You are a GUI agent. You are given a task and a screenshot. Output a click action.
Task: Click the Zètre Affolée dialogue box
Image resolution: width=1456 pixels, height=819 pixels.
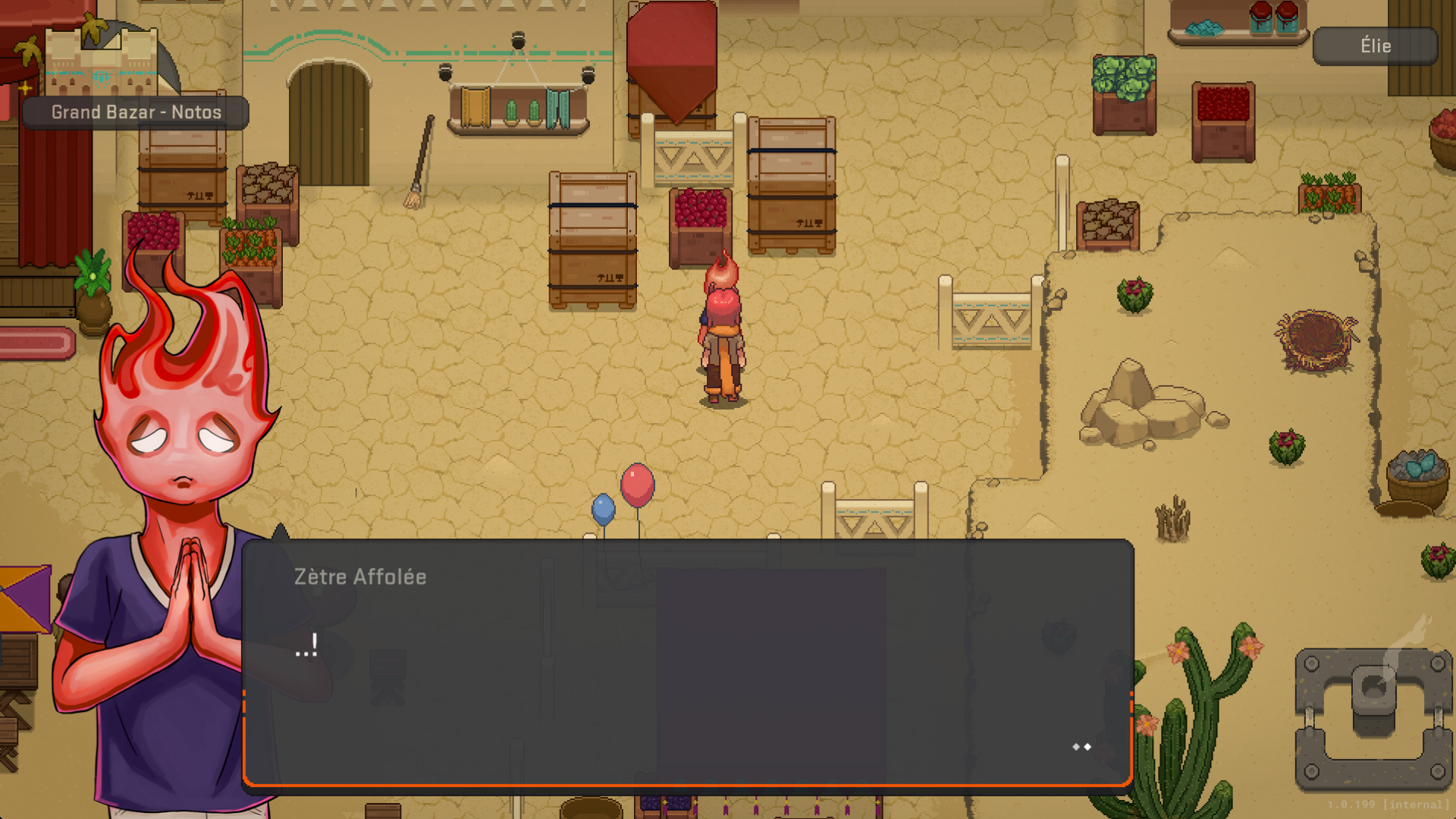pyautogui.click(x=687, y=662)
